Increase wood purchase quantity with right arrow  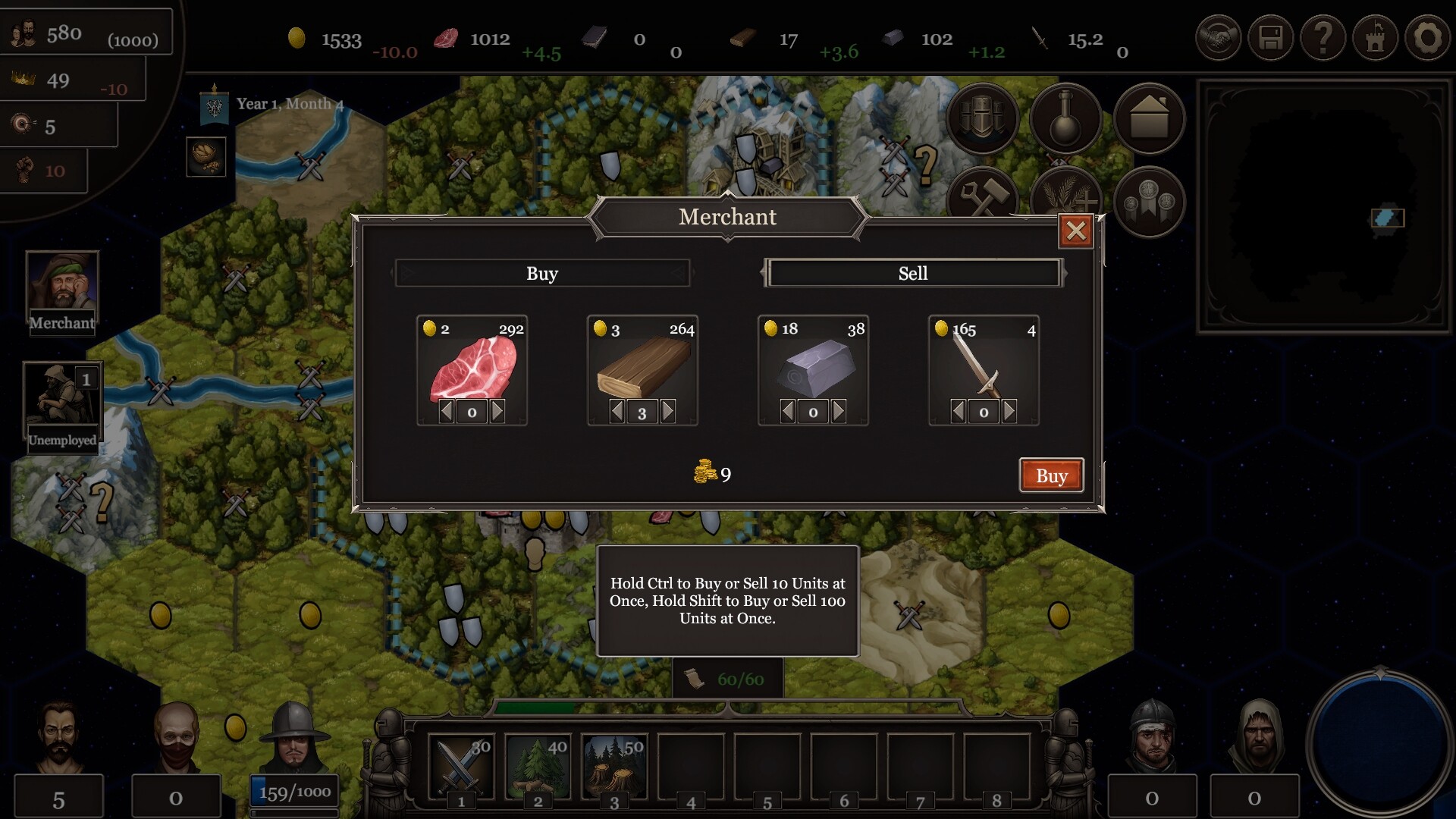[x=668, y=411]
